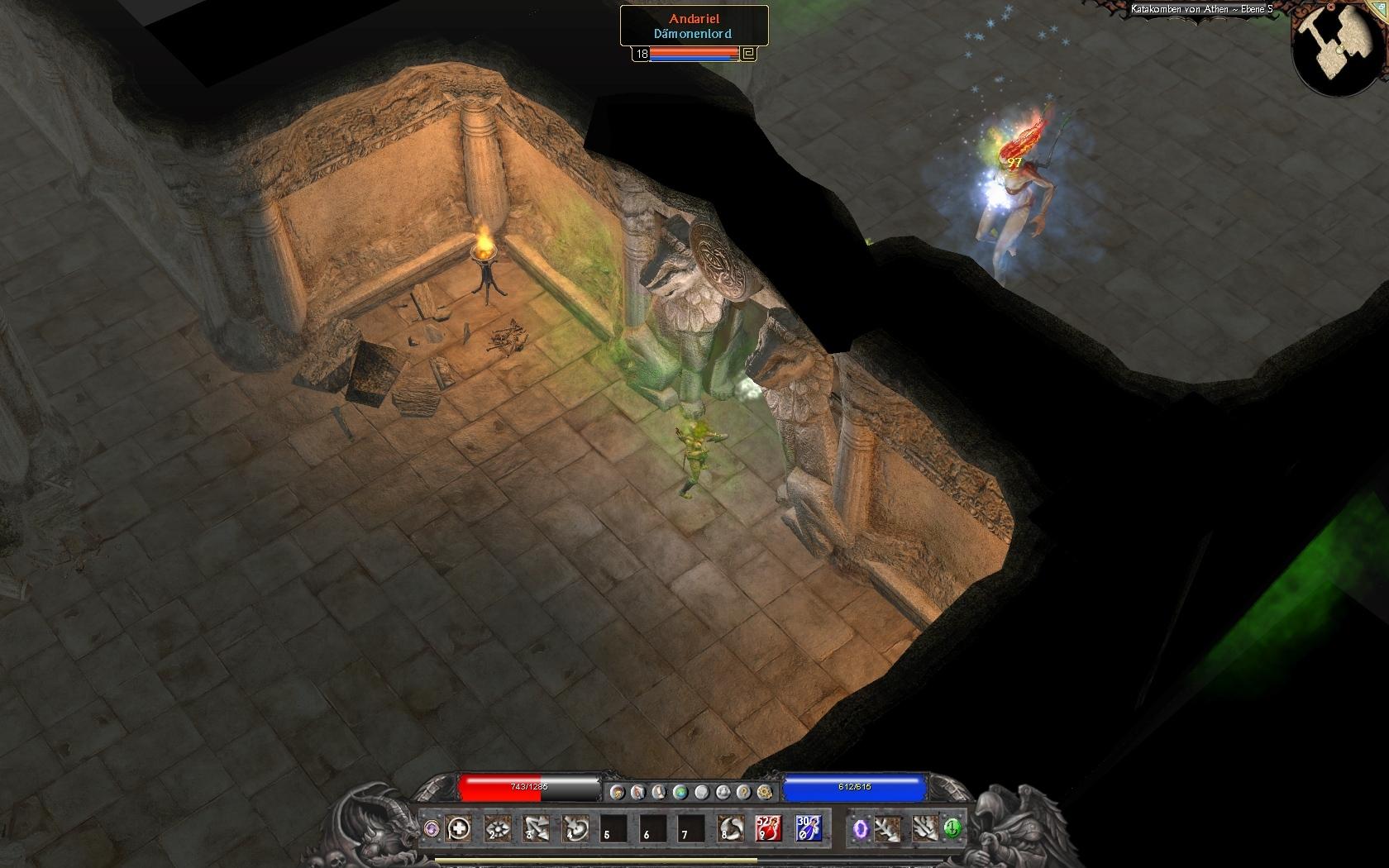Select the Andariel target nameplate
Screen dimensions: 1389x868
click(x=694, y=26)
